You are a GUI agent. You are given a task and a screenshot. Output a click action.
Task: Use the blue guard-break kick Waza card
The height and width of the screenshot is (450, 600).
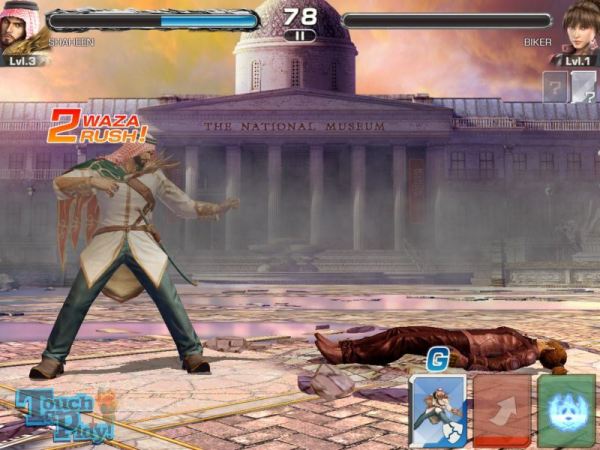pos(438,409)
